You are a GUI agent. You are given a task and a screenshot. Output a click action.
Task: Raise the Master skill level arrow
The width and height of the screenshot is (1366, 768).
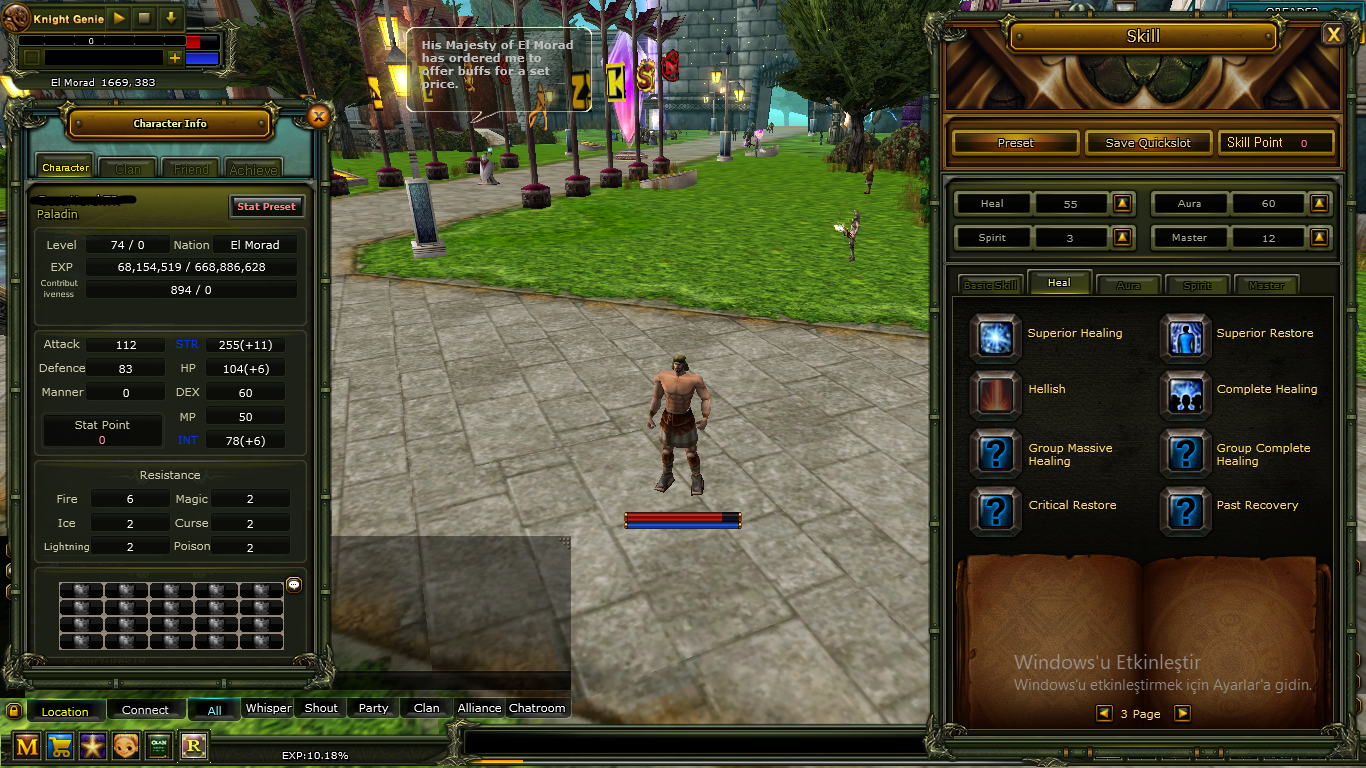[x=1320, y=238]
